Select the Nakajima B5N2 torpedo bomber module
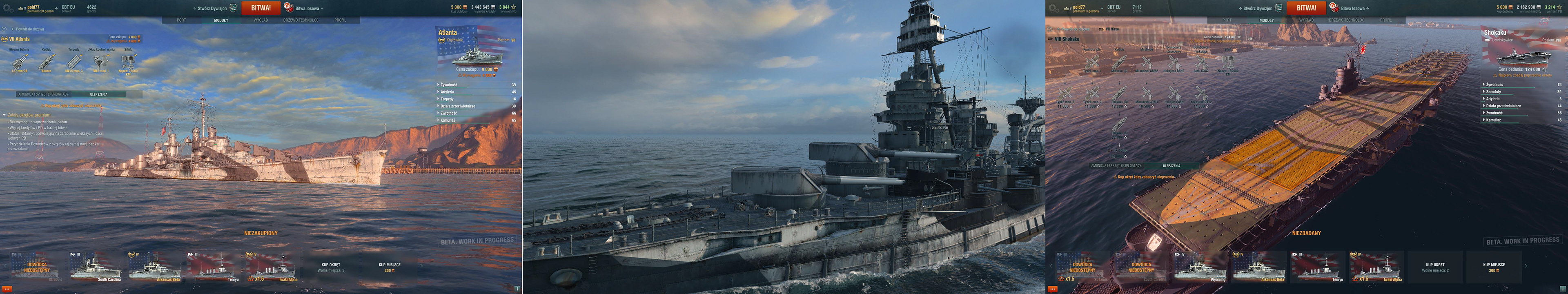The width and height of the screenshot is (1568, 294). click(x=1174, y=63)
